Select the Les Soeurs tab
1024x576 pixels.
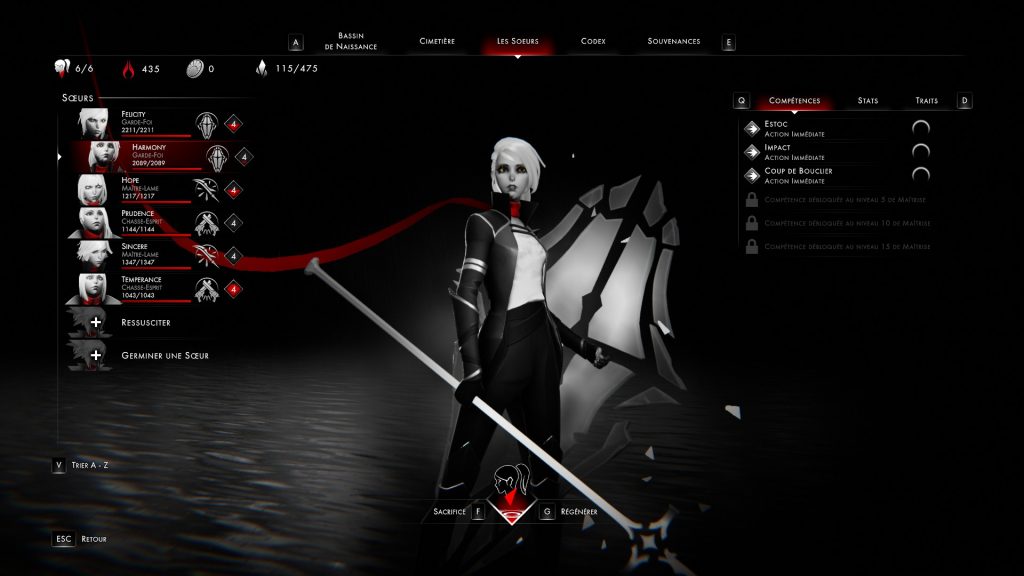pyautogui.click(x=517, y=42)
